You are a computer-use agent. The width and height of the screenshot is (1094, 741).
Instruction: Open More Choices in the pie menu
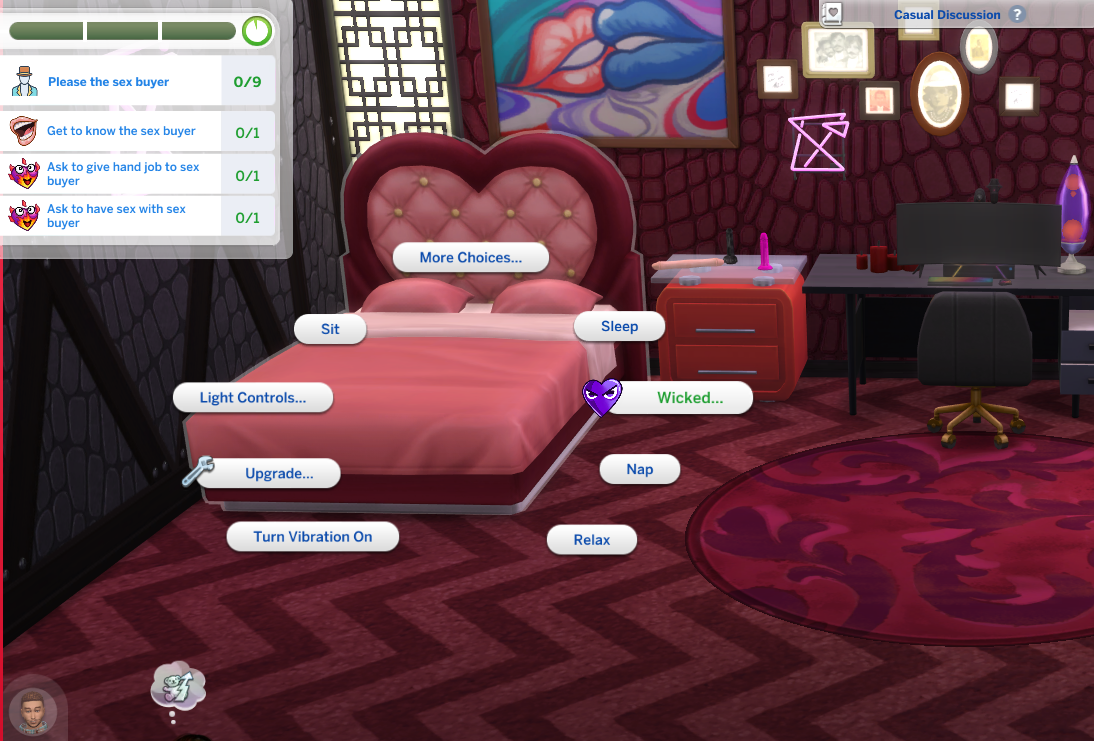(470, 258)
